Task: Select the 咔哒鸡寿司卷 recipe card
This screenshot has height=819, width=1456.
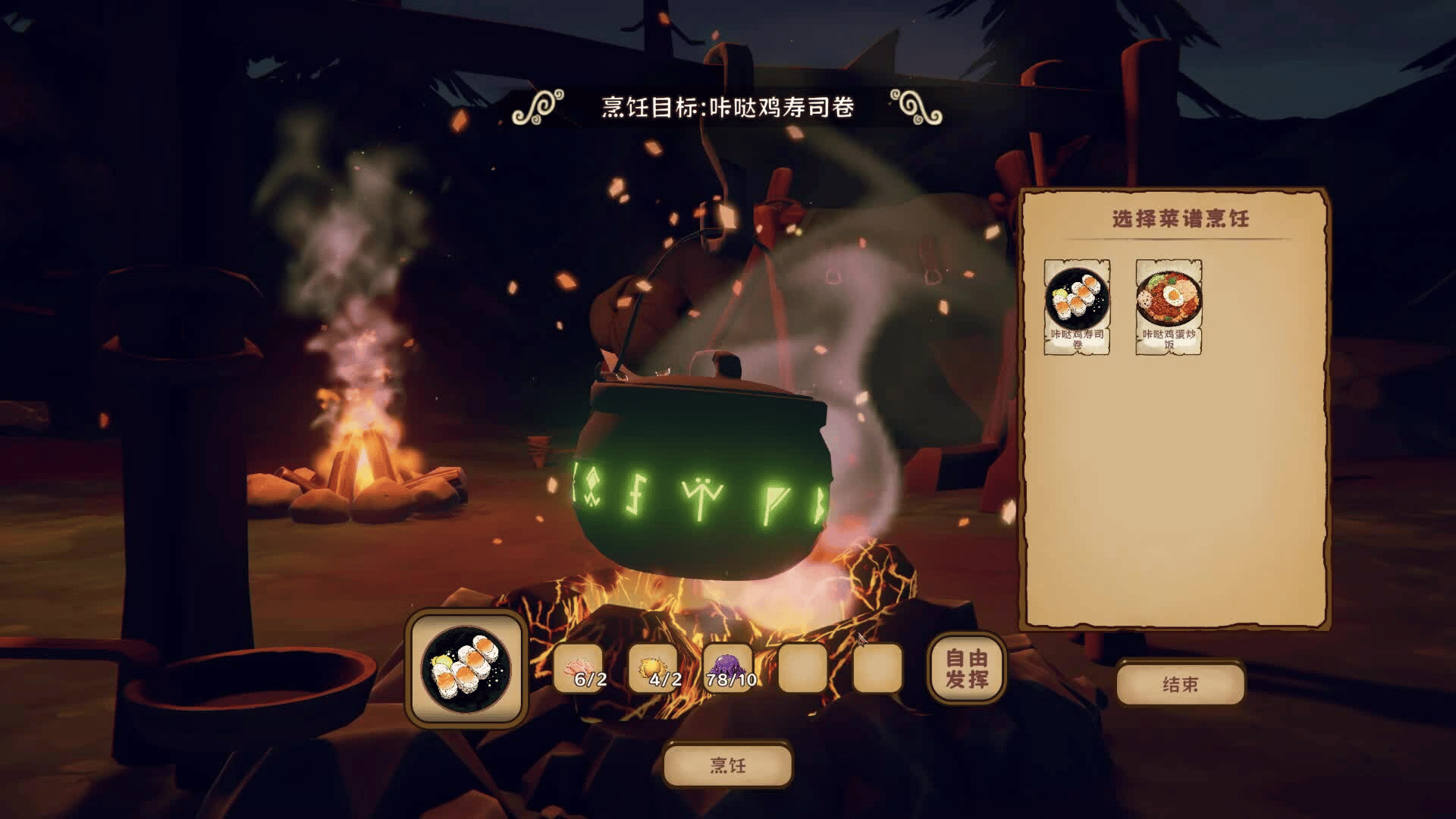Action: click(1077, 307)
